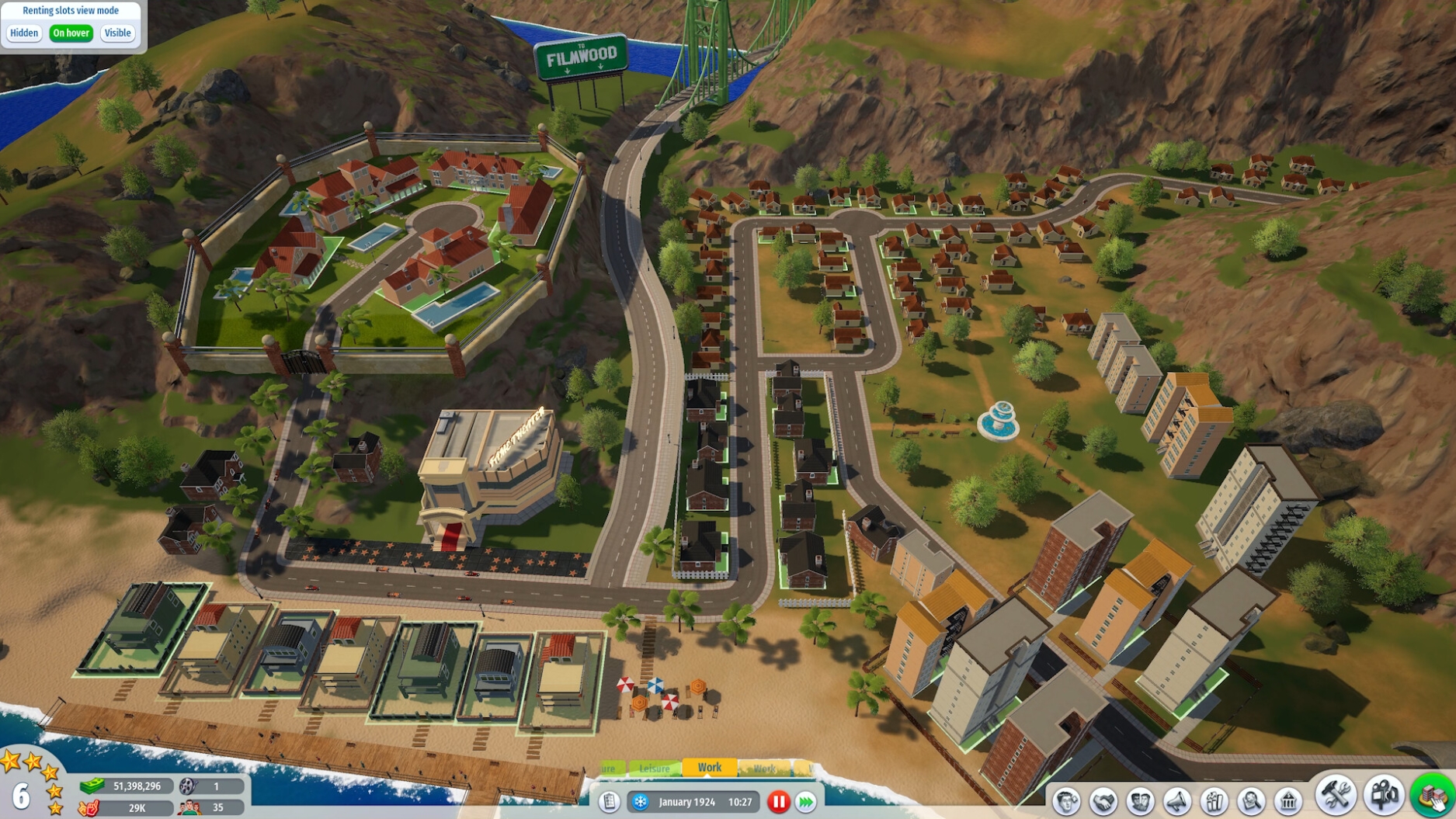Open the handshake contracts menu

[1103, 801]
